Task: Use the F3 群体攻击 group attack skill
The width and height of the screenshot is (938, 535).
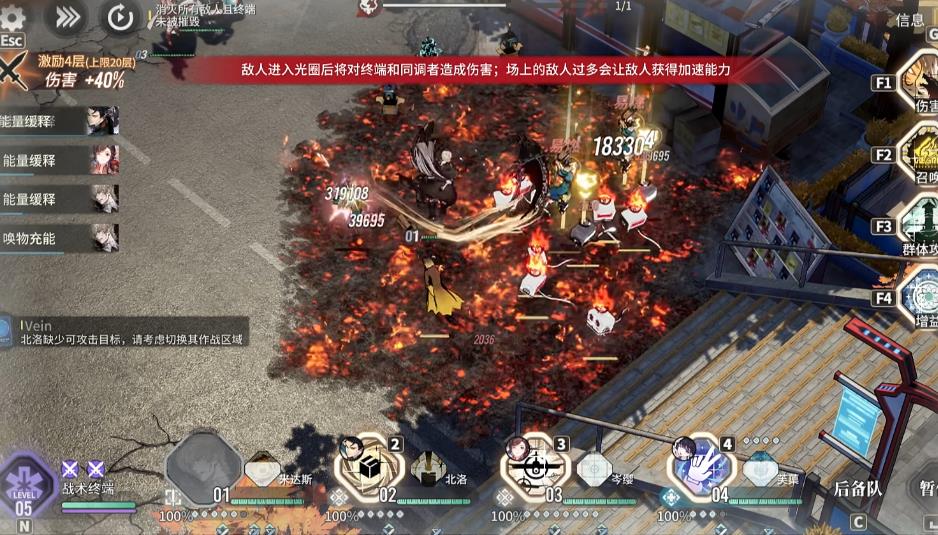Action: (x=920, y=225)
